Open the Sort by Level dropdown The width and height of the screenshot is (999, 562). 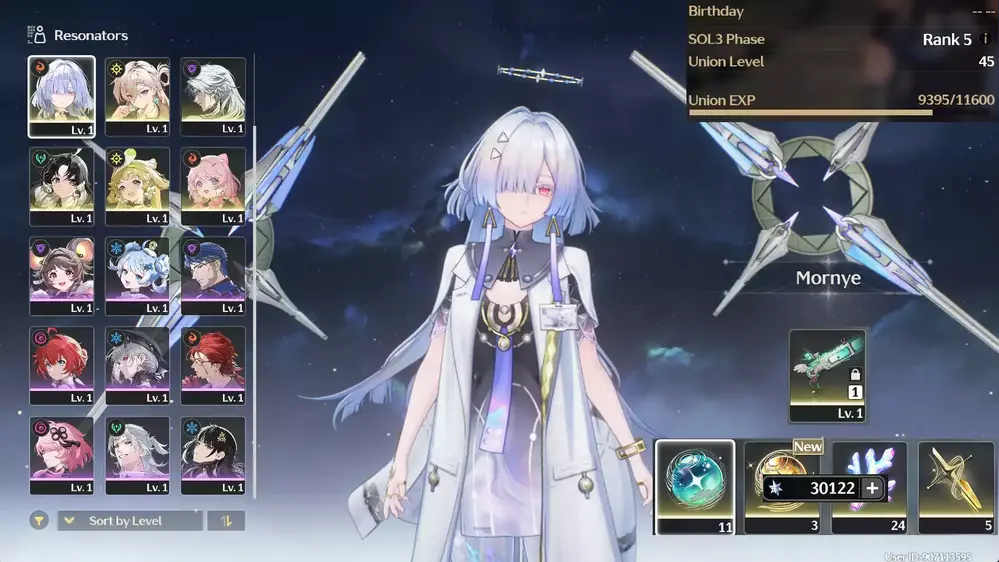131,521
